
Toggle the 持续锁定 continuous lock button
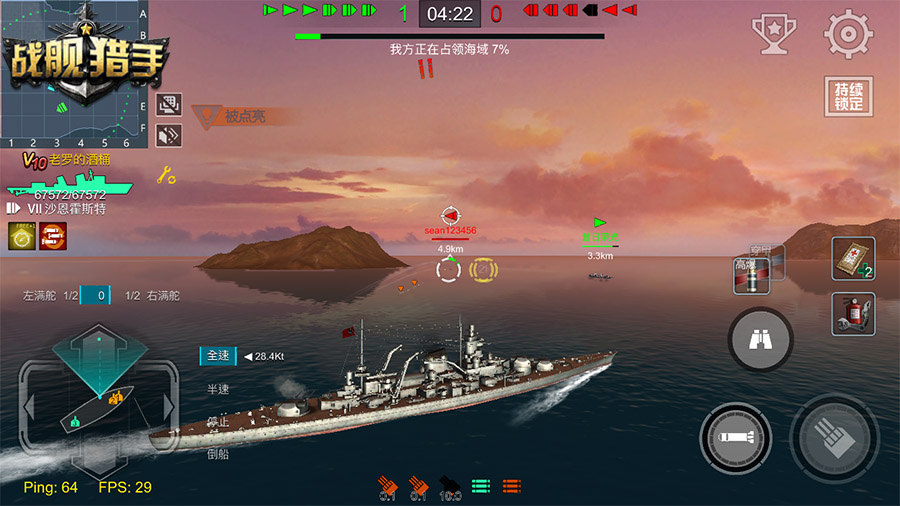pos(848,98)
